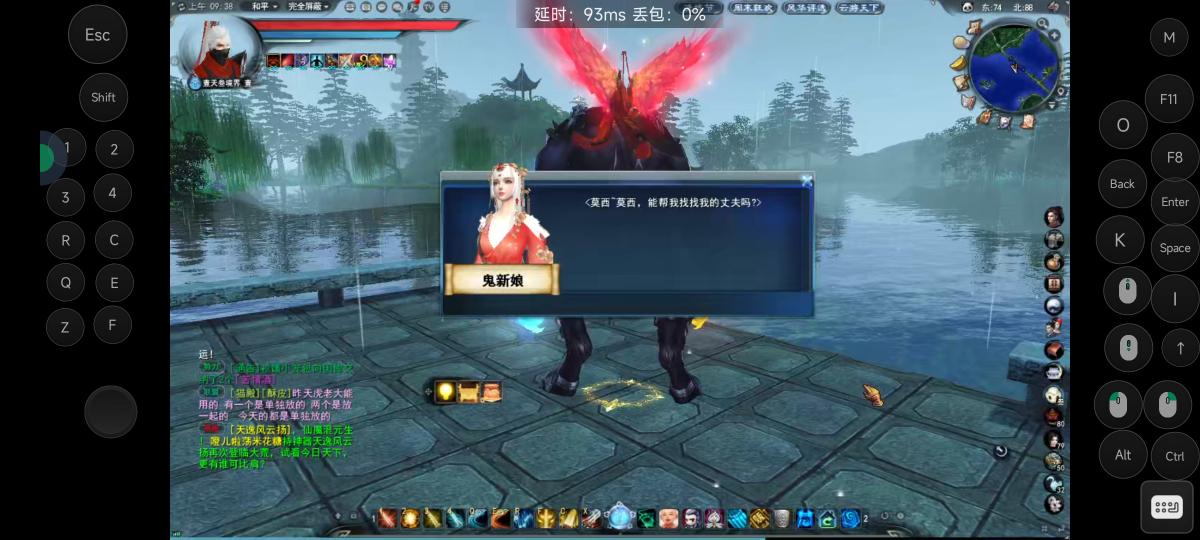Activate the skill in hotbar slot 1

point(388,518)
